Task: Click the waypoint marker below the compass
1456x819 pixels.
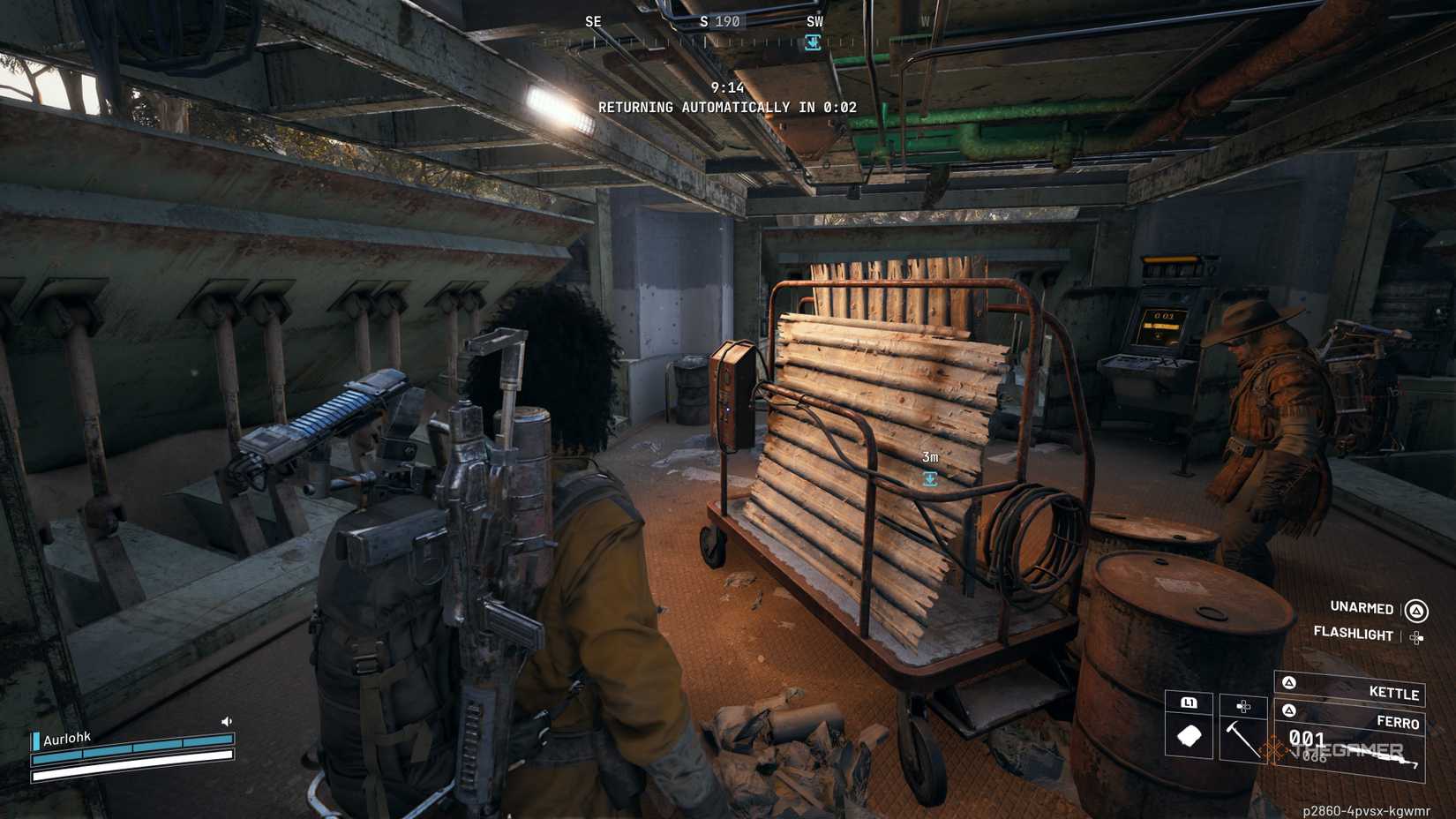Action: (813, 41)
